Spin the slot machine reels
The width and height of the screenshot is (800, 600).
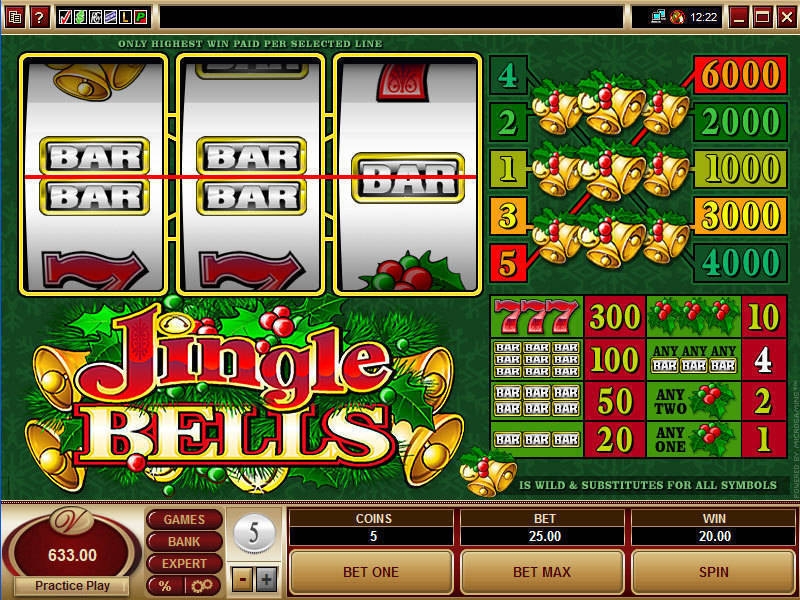[x=714, y=572]
